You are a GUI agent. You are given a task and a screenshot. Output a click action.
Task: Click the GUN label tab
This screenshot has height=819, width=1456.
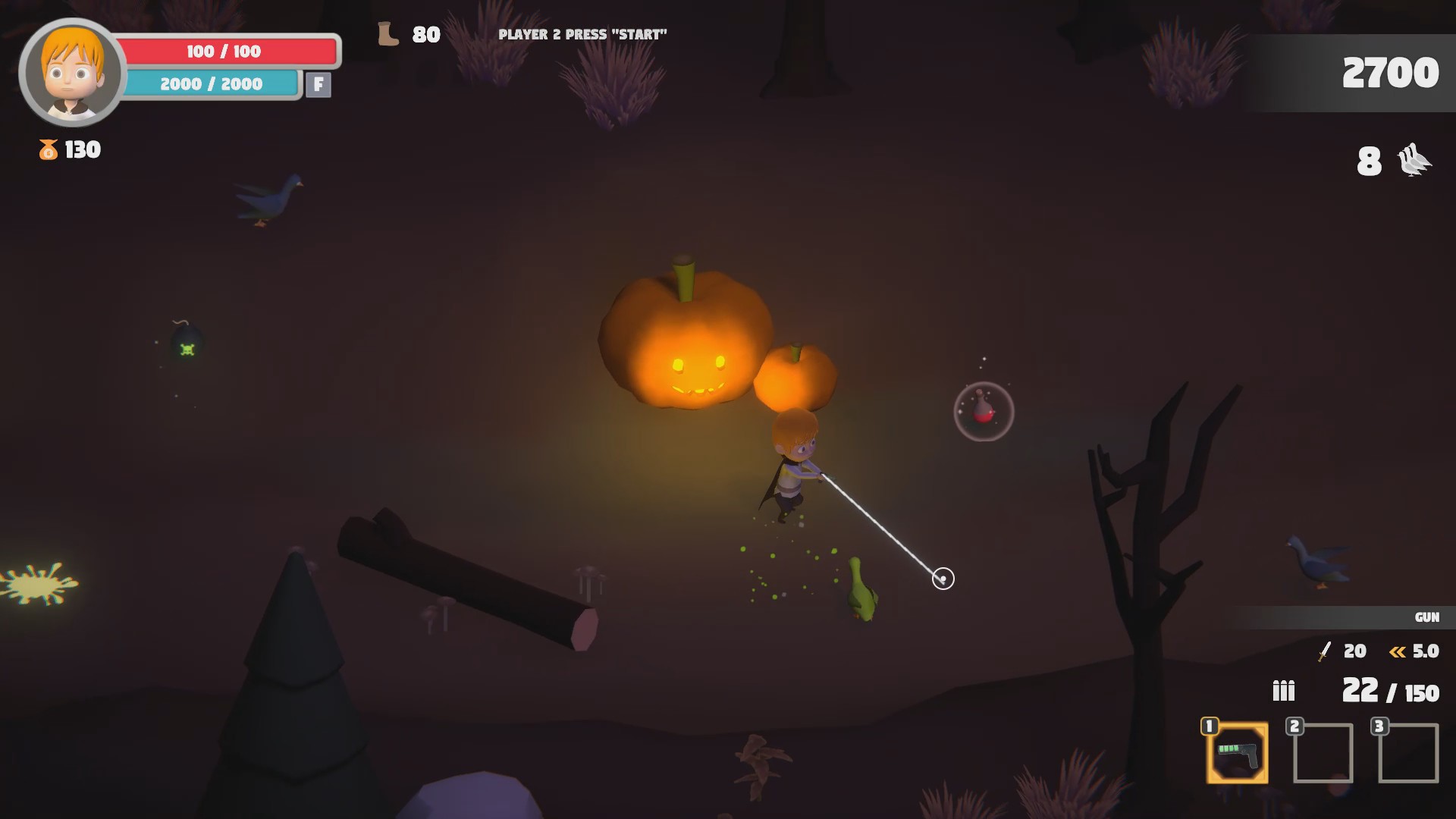[x=1427, y=617]
